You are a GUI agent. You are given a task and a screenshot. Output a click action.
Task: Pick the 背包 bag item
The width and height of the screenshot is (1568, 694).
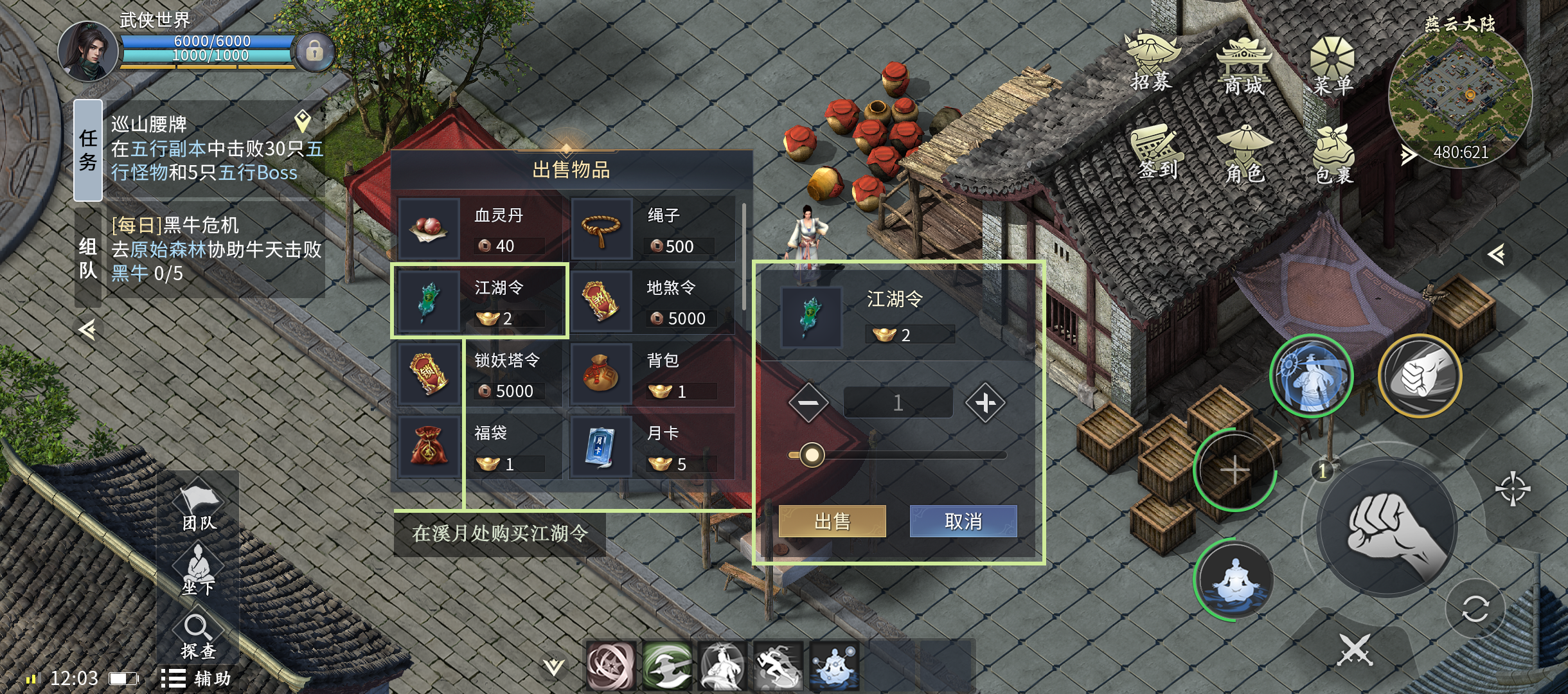(x=652, y=374)
